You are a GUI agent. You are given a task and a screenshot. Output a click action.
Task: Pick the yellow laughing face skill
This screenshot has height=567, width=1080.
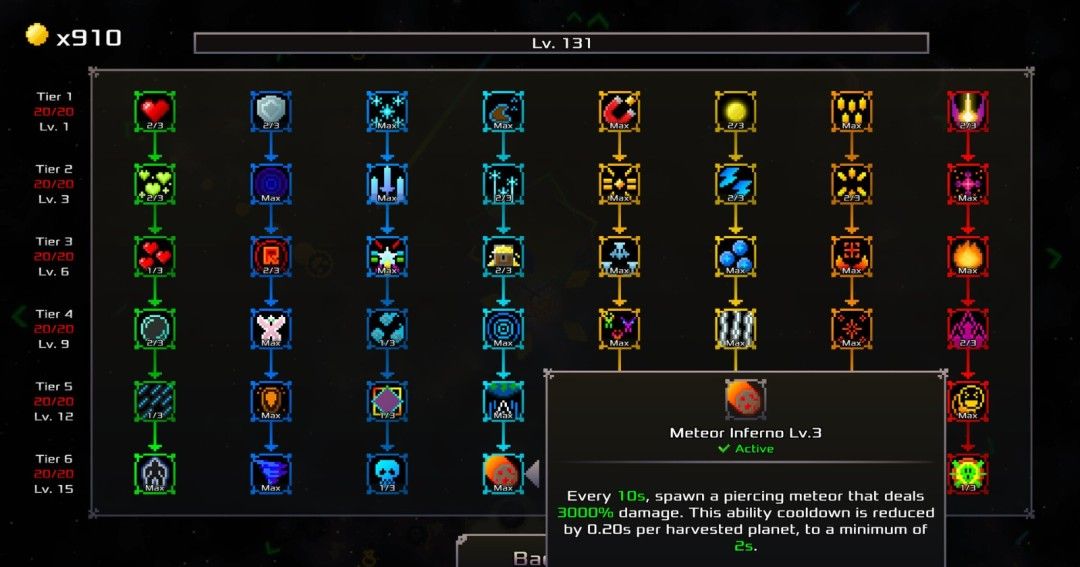click(x=967, y=401)
